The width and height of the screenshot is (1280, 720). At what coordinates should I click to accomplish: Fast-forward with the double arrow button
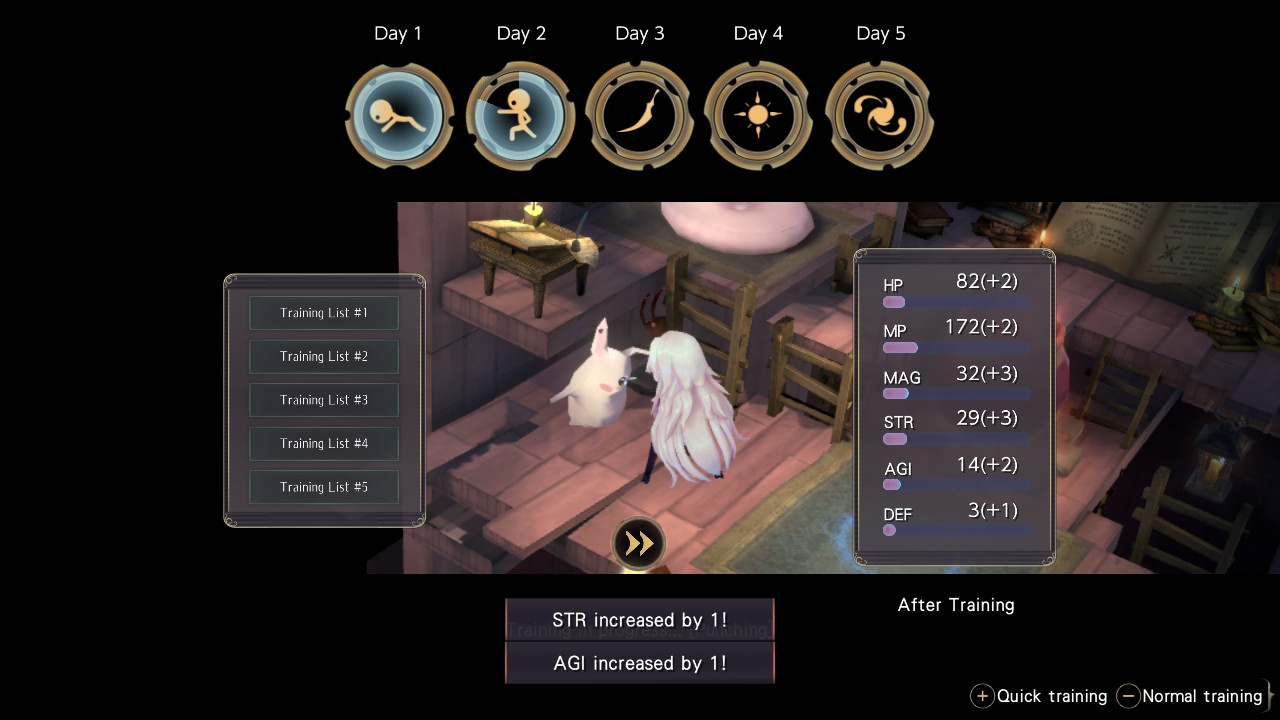pos(638,543)
